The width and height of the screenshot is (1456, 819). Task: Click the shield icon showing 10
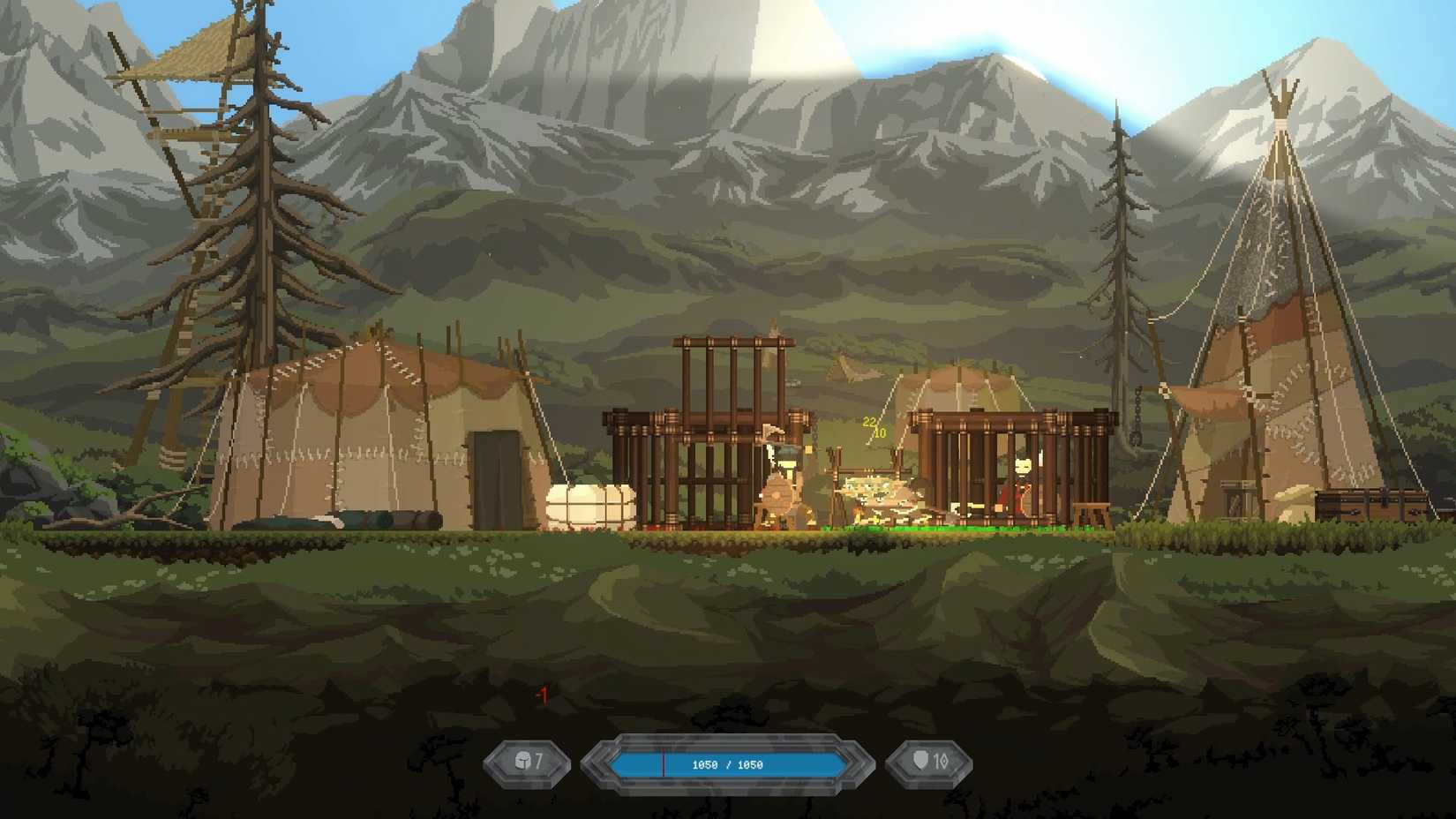coord(921,761)
